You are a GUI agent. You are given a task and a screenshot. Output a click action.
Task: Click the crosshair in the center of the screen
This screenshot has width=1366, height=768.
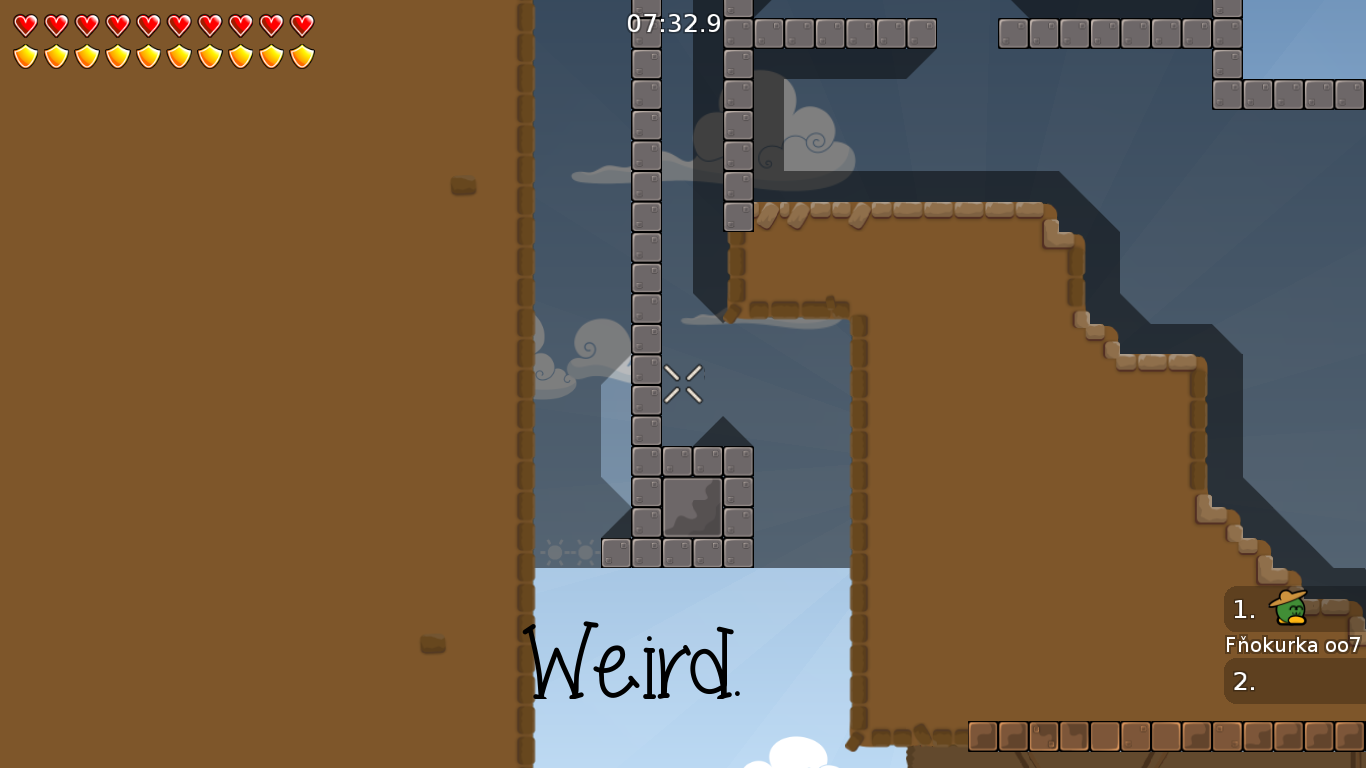[x=683, y=384]
